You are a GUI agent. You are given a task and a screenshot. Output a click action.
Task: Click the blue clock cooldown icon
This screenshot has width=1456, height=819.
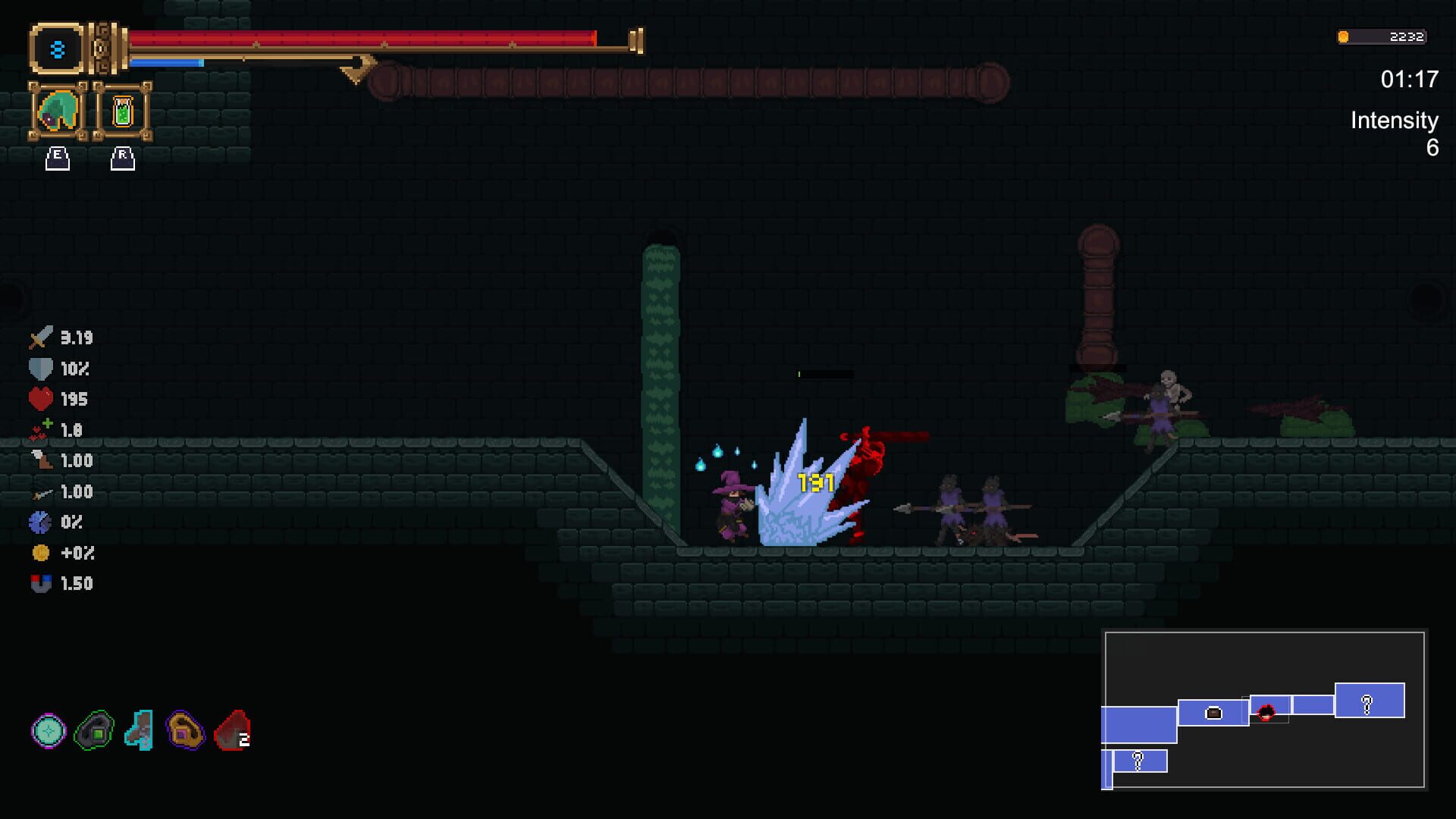tap(42, 522)
